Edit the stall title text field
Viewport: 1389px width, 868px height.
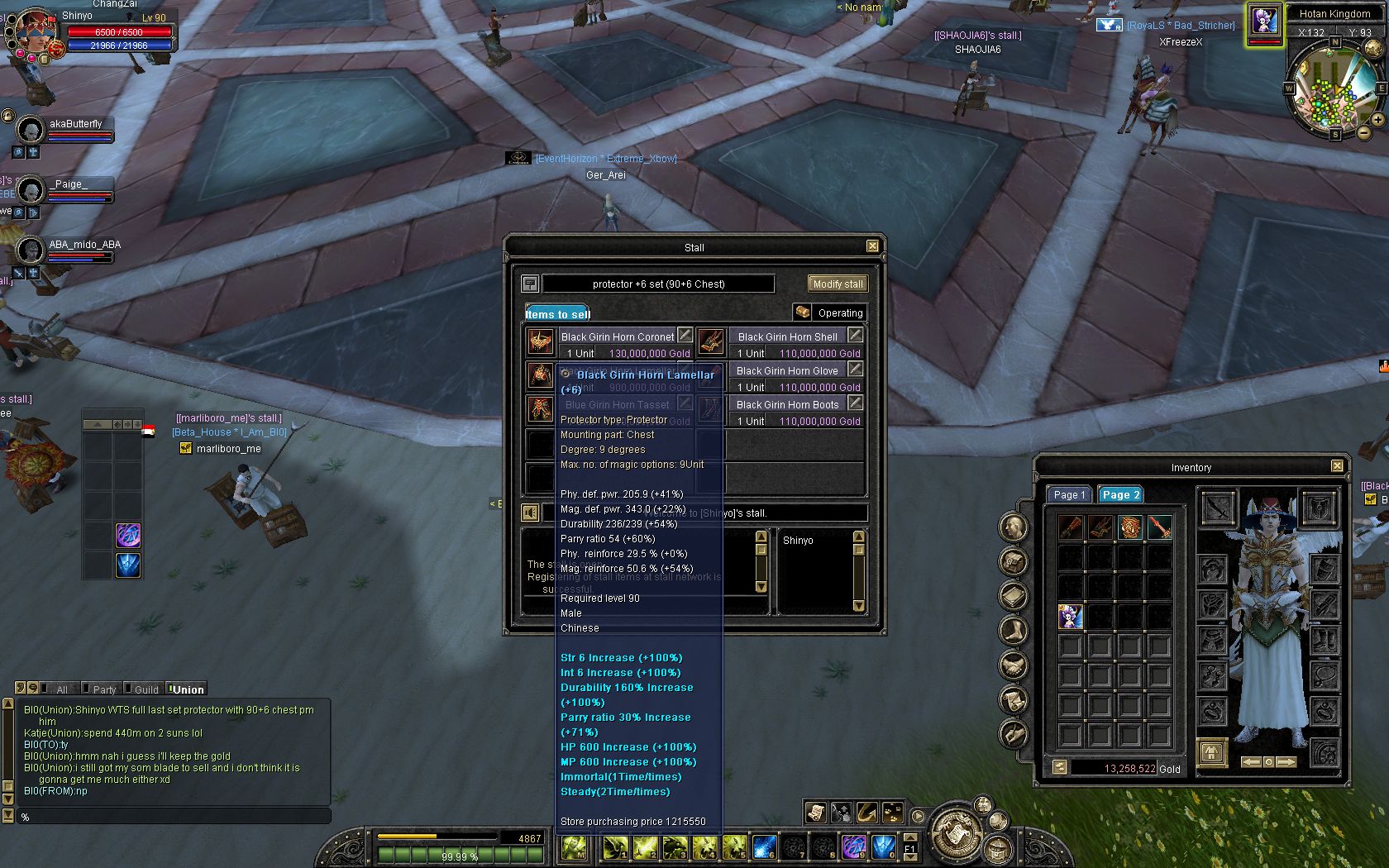(x=658, y=284)
